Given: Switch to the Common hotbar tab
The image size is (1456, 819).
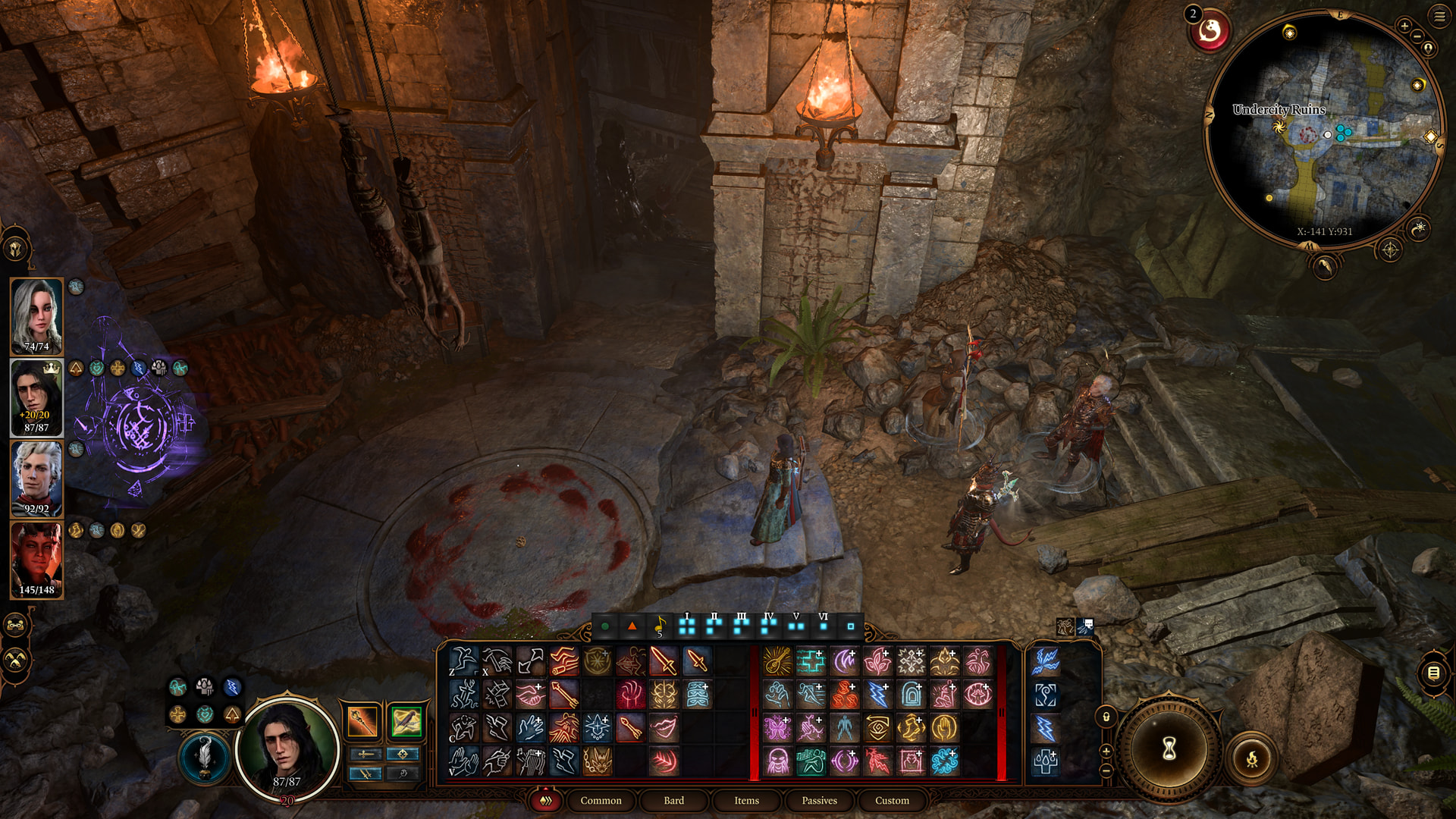Looking at the screenshot, I should 601,801.
